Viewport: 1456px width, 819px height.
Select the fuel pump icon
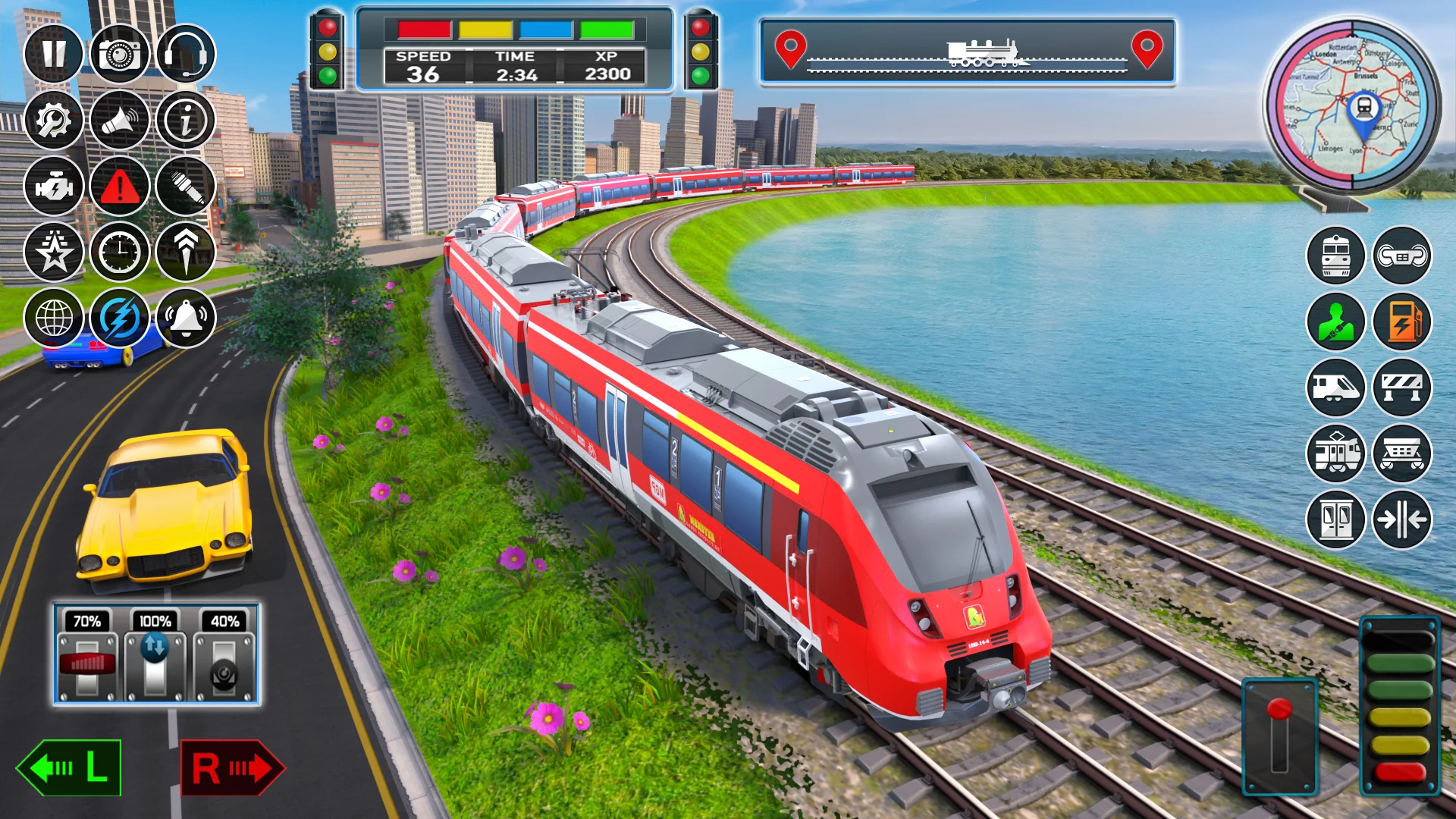coord(1402,322)
